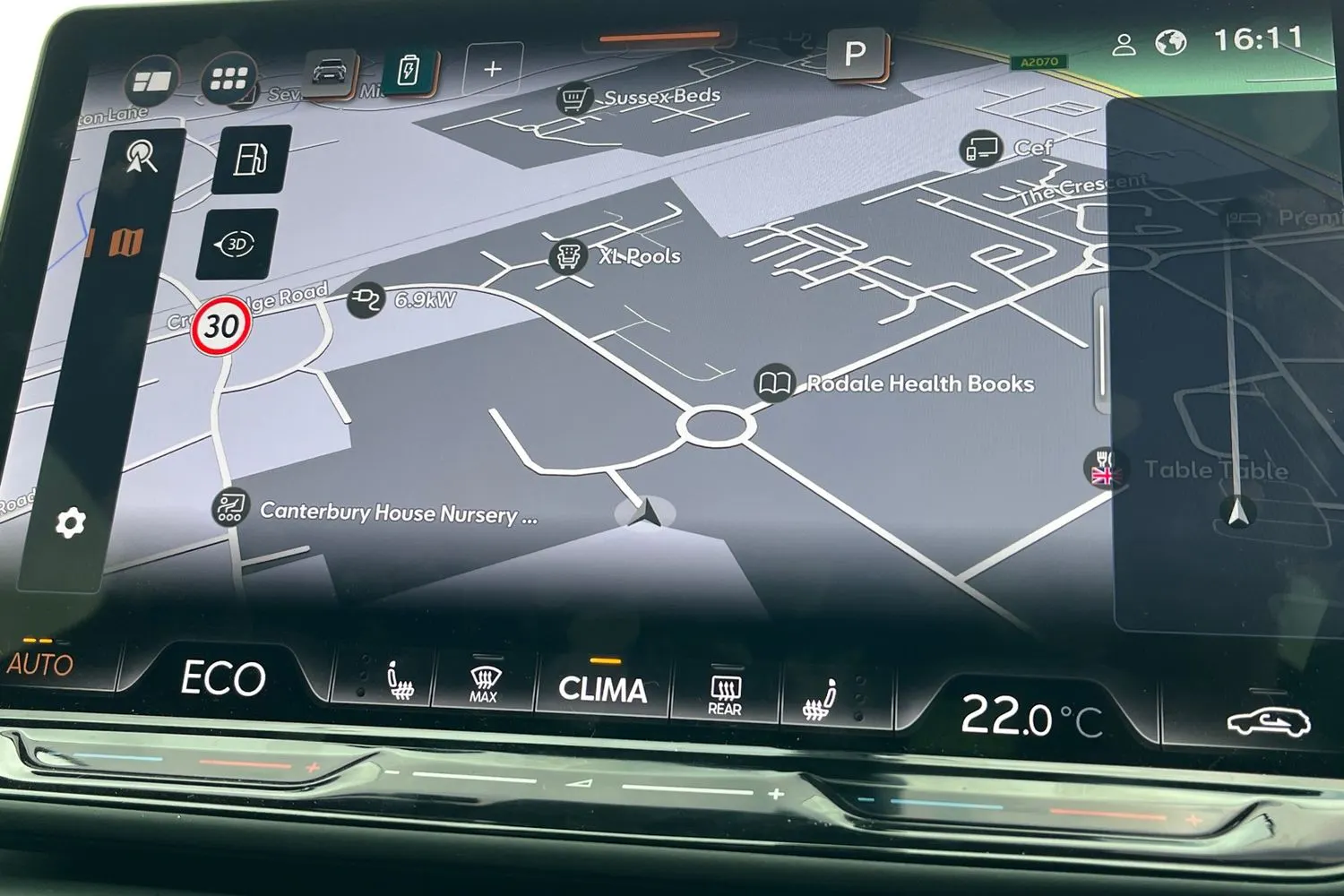Screen dimensions: 1344x896
Task: Open navigation settings gear
Action: [71, 522]
